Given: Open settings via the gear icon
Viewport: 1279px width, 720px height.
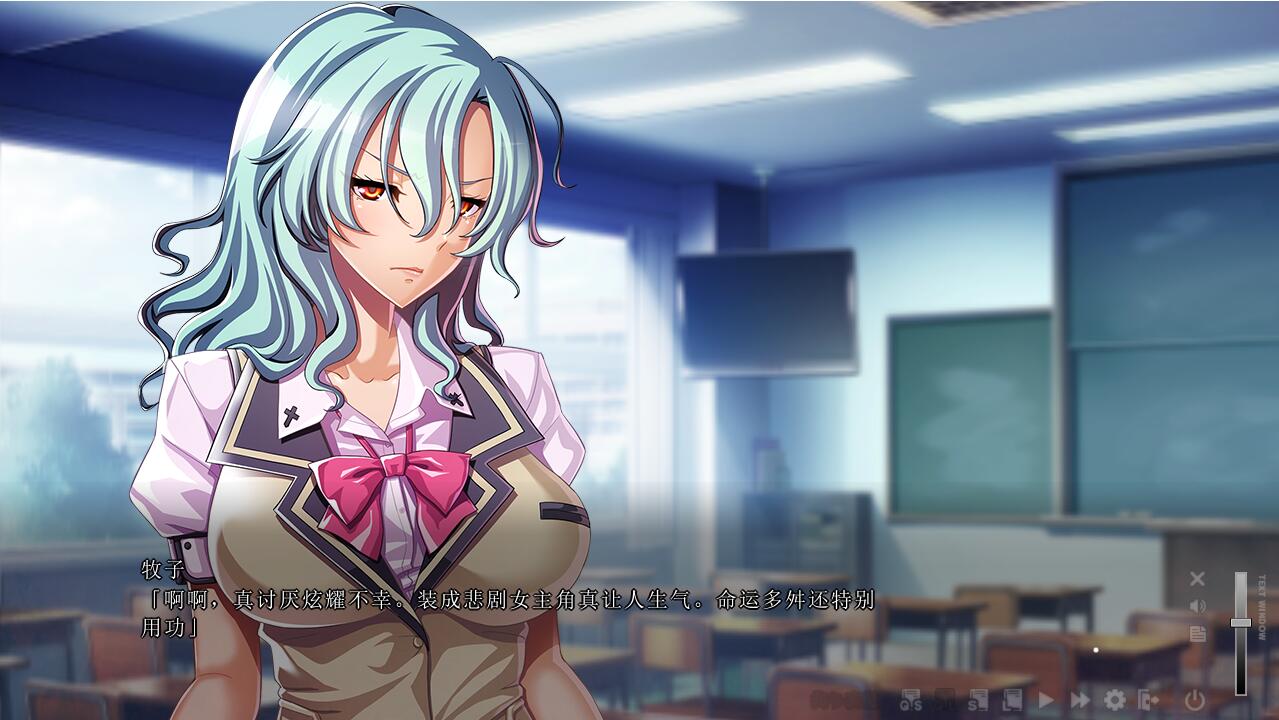Looking at the screenshot, I should point(1114,700).
